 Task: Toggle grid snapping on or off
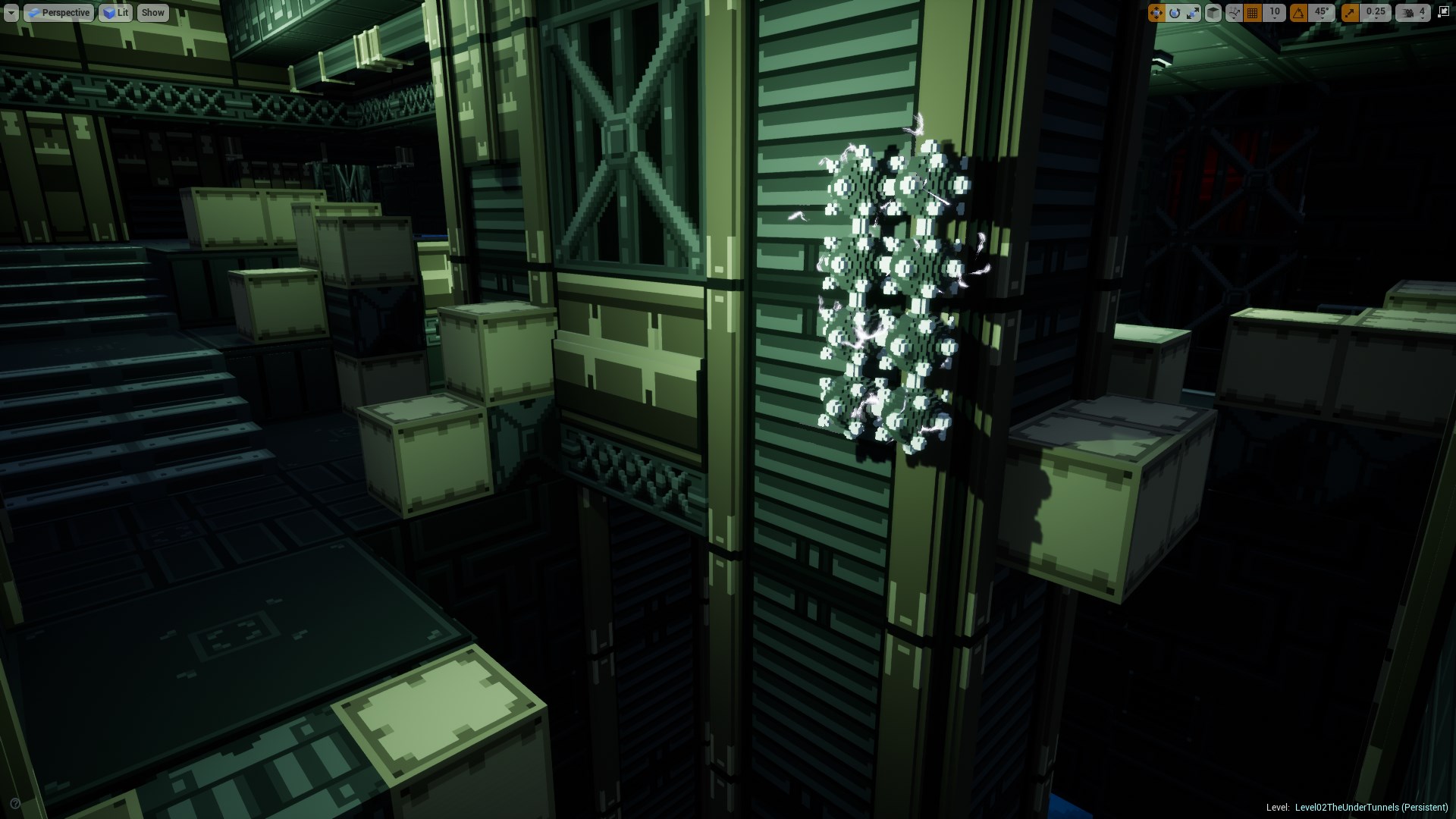(1253, 12)
